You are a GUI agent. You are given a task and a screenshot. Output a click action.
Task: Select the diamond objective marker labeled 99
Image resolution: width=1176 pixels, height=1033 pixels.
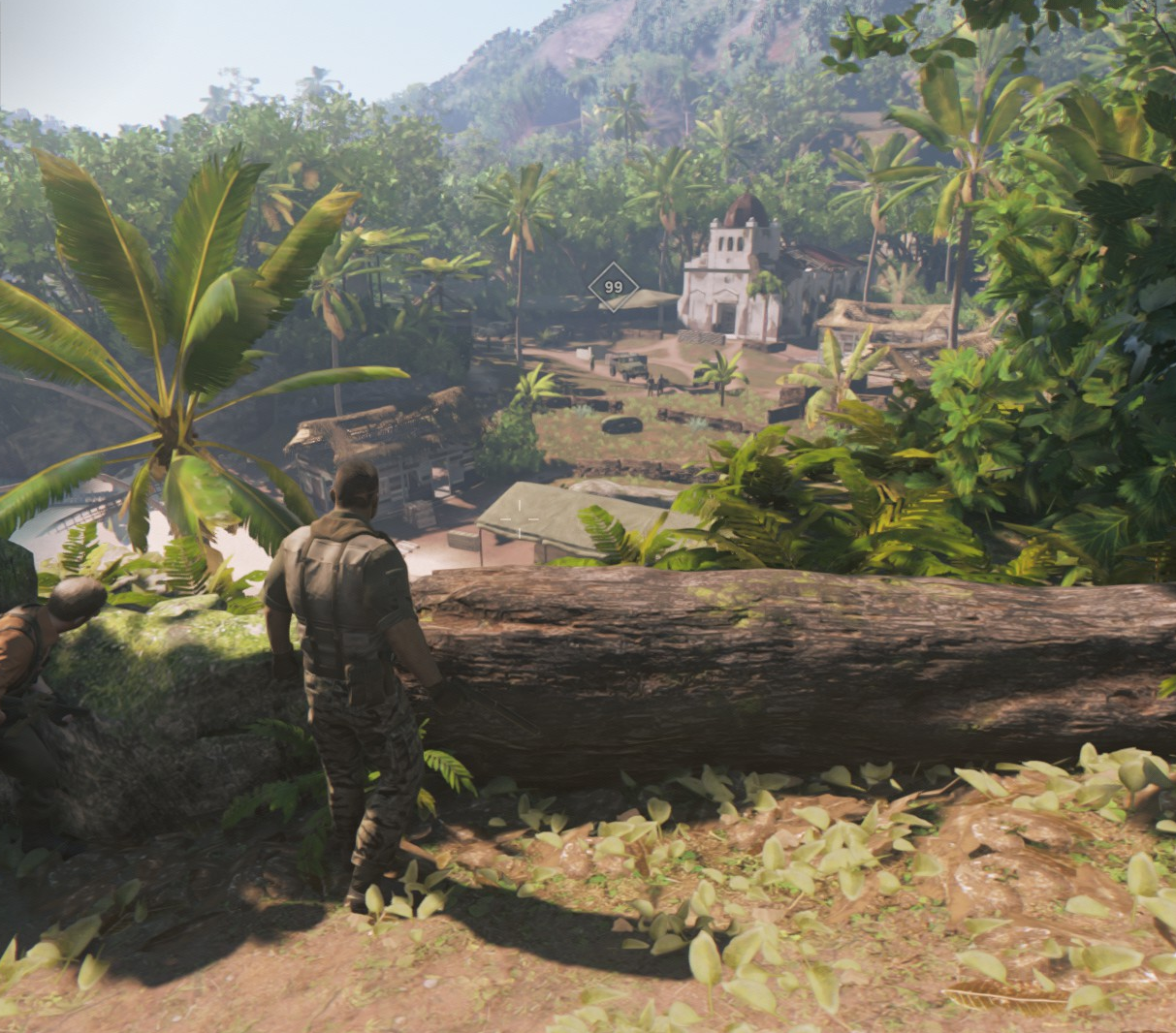tap(613, 287)
